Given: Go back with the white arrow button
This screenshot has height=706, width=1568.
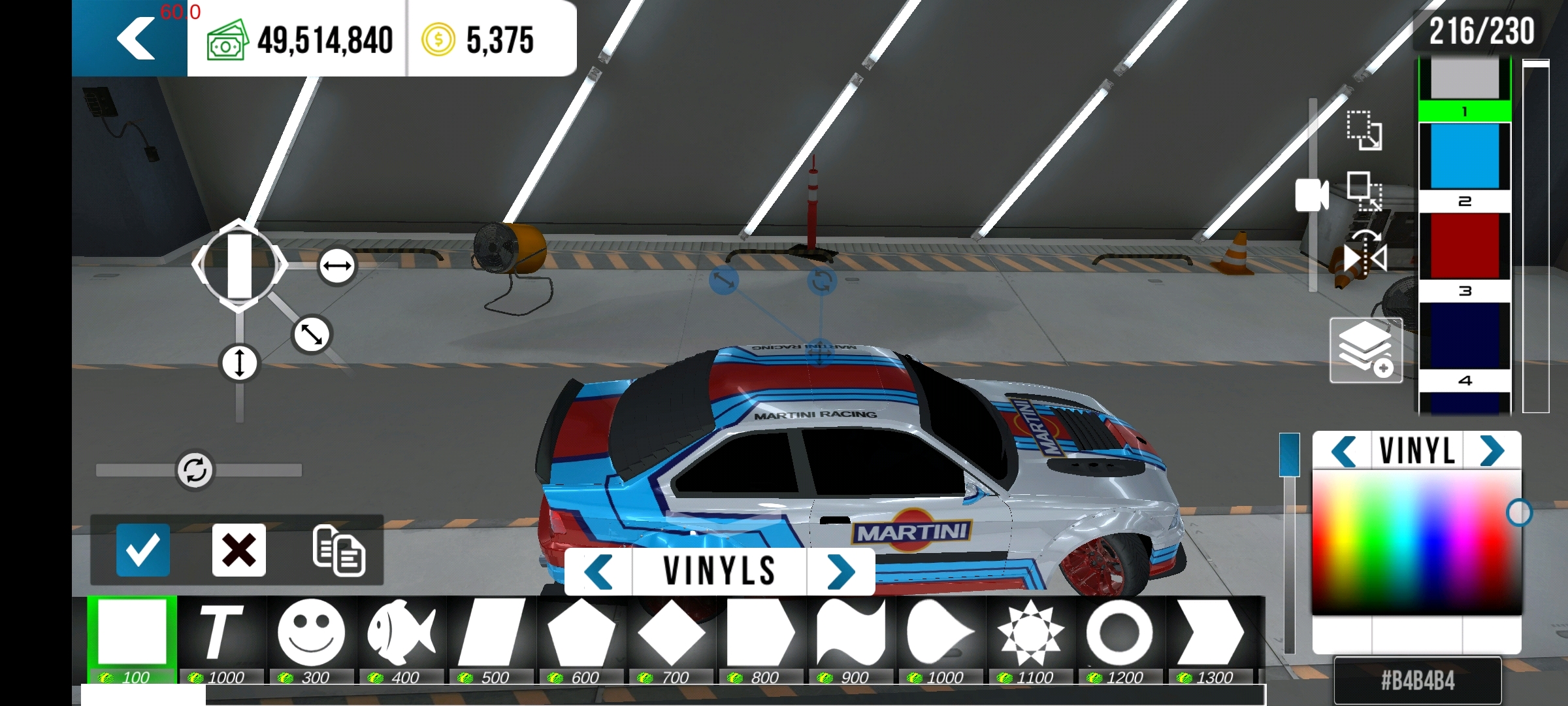Looking at the screenshot, I should tap(136, 39).
